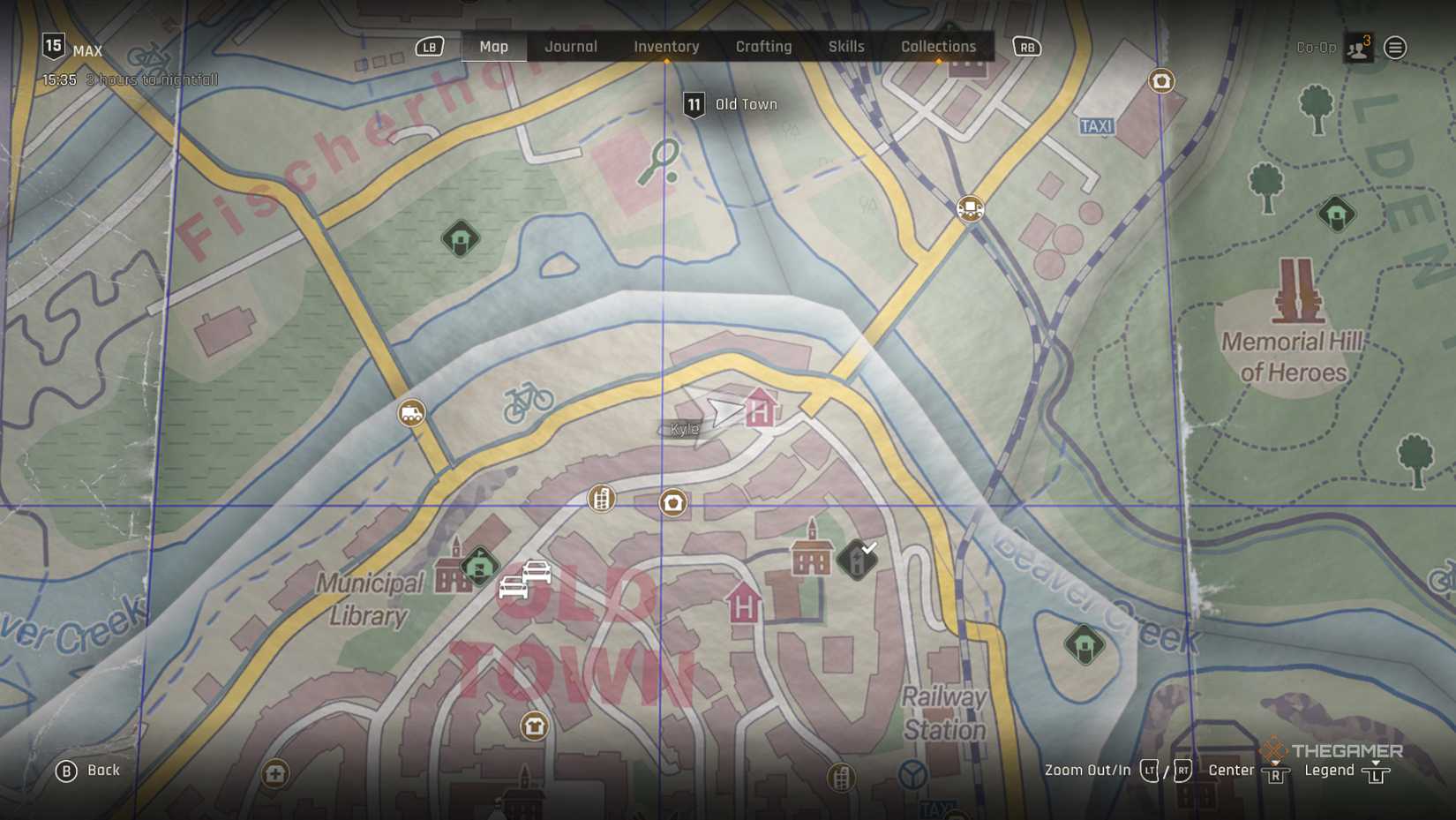Screen dimensions: 1456x820
Task: Click the safe house marker in Fischerhof
Action: (461, 238)
